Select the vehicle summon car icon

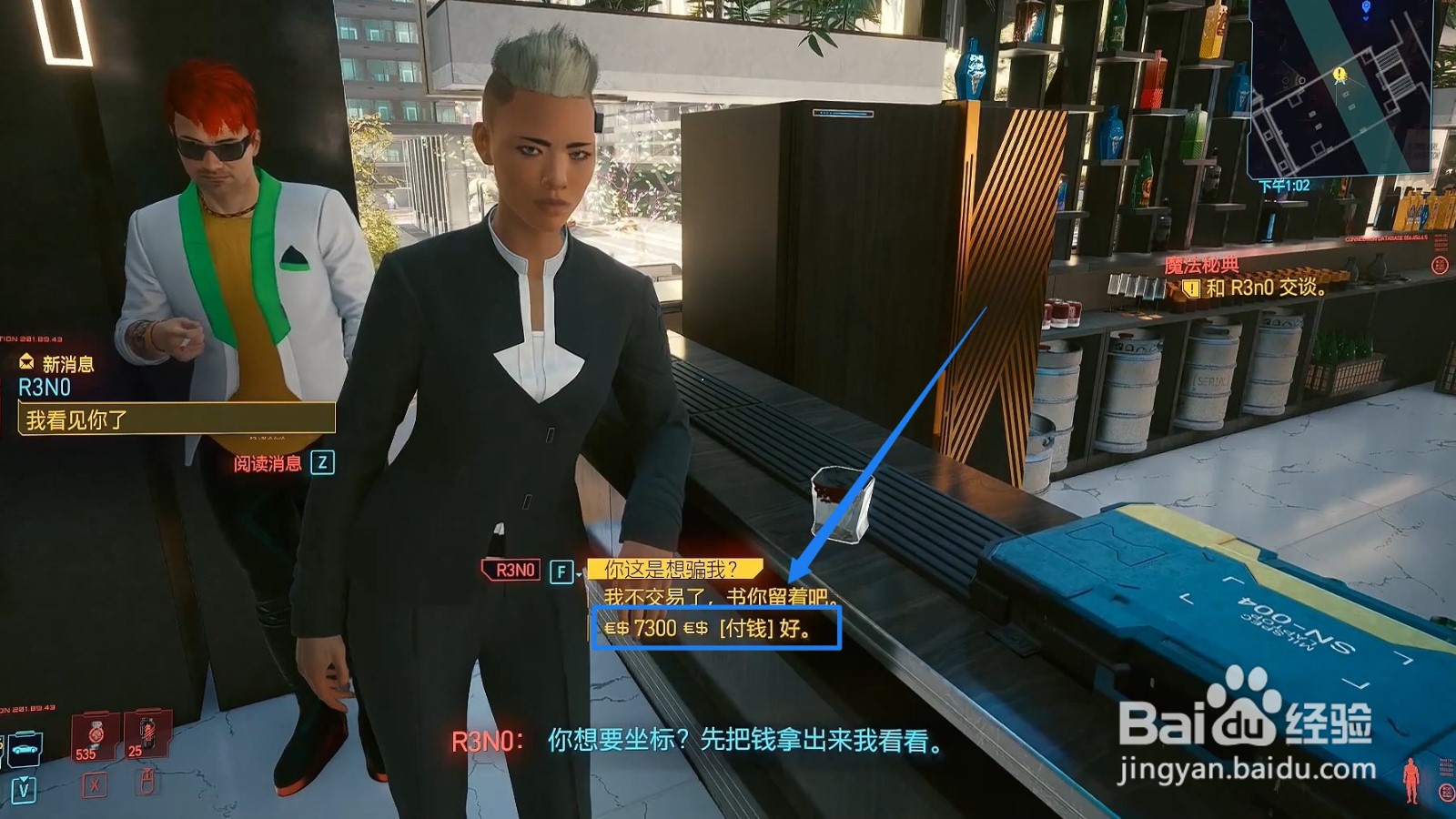coord(25,748)
